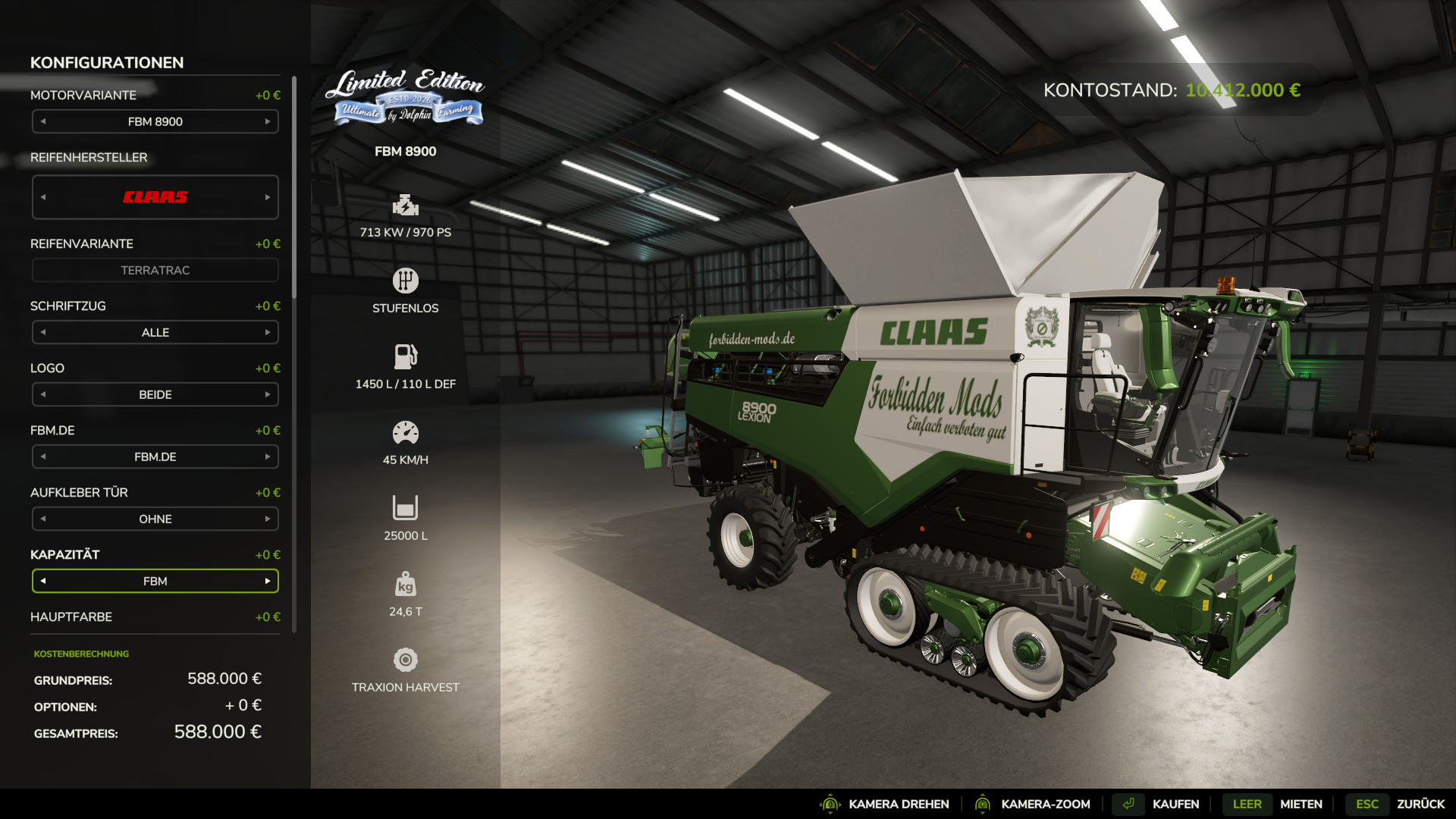The width and height of the screenshot is (1456, 819).
Task: Select previous FBM.DE option
Action: click(43, 457)
